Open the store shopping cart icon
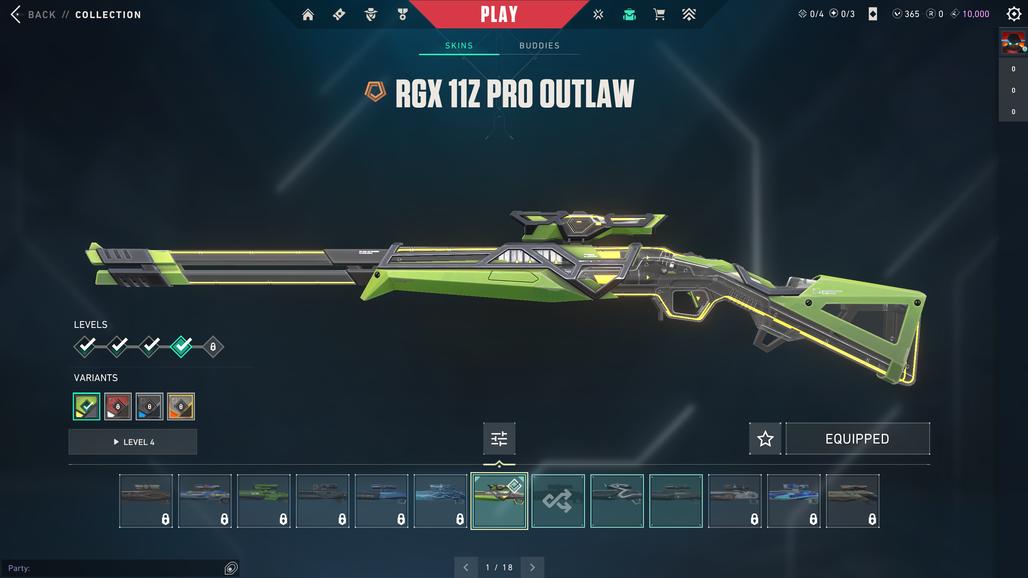 [x=659, y=15]
